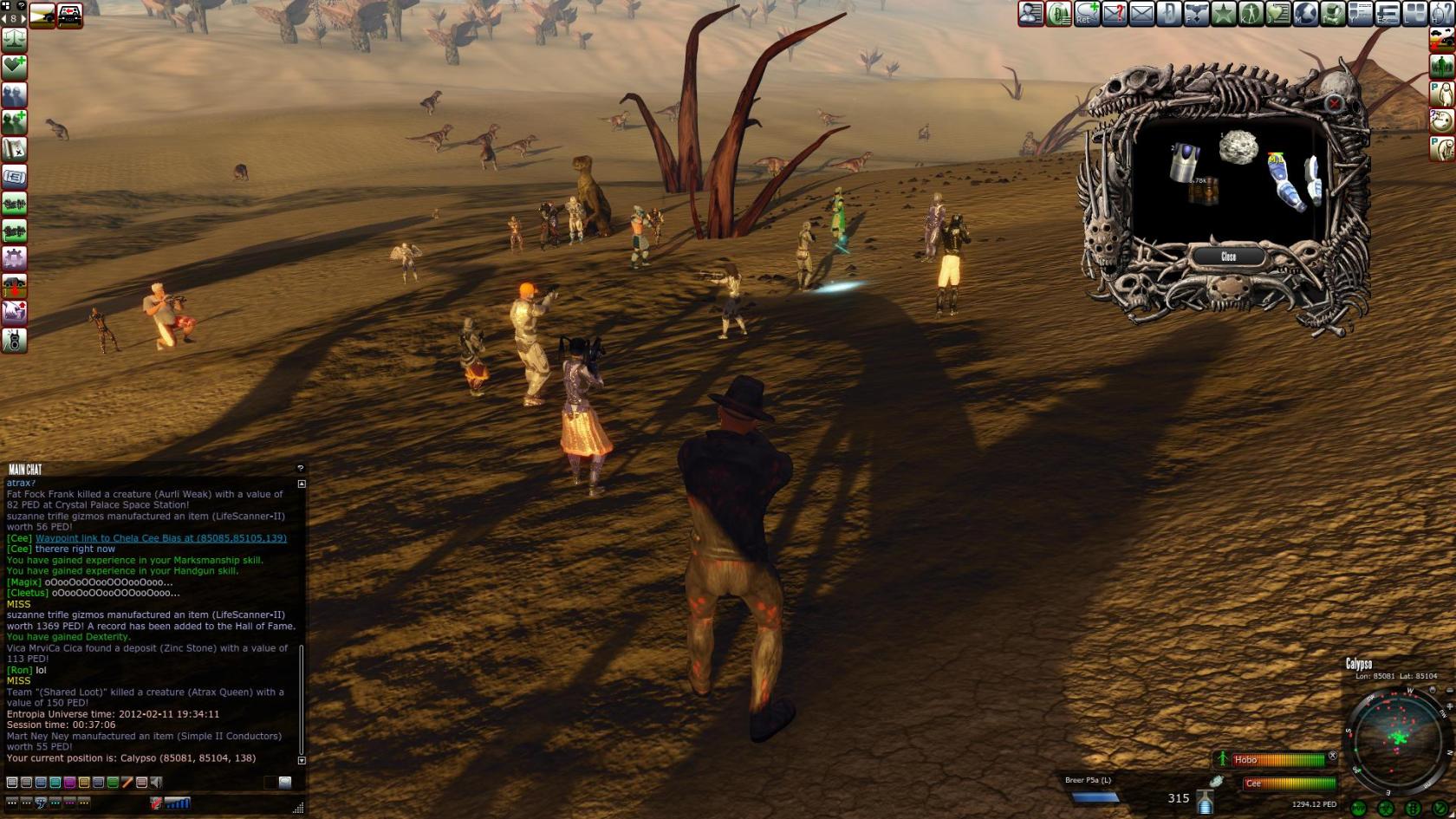This screenshot has width=1456, height=819.
Task: Open the green balance scales icon
Action: coord(15,40)
